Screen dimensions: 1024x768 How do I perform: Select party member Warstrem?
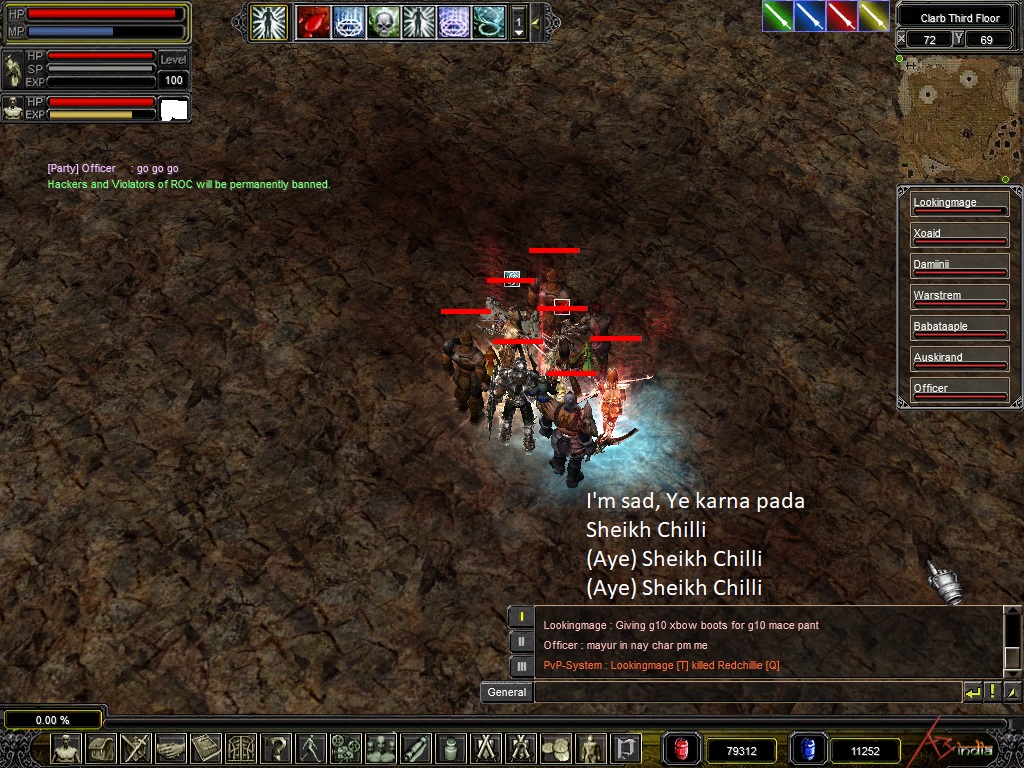(958, 298)
